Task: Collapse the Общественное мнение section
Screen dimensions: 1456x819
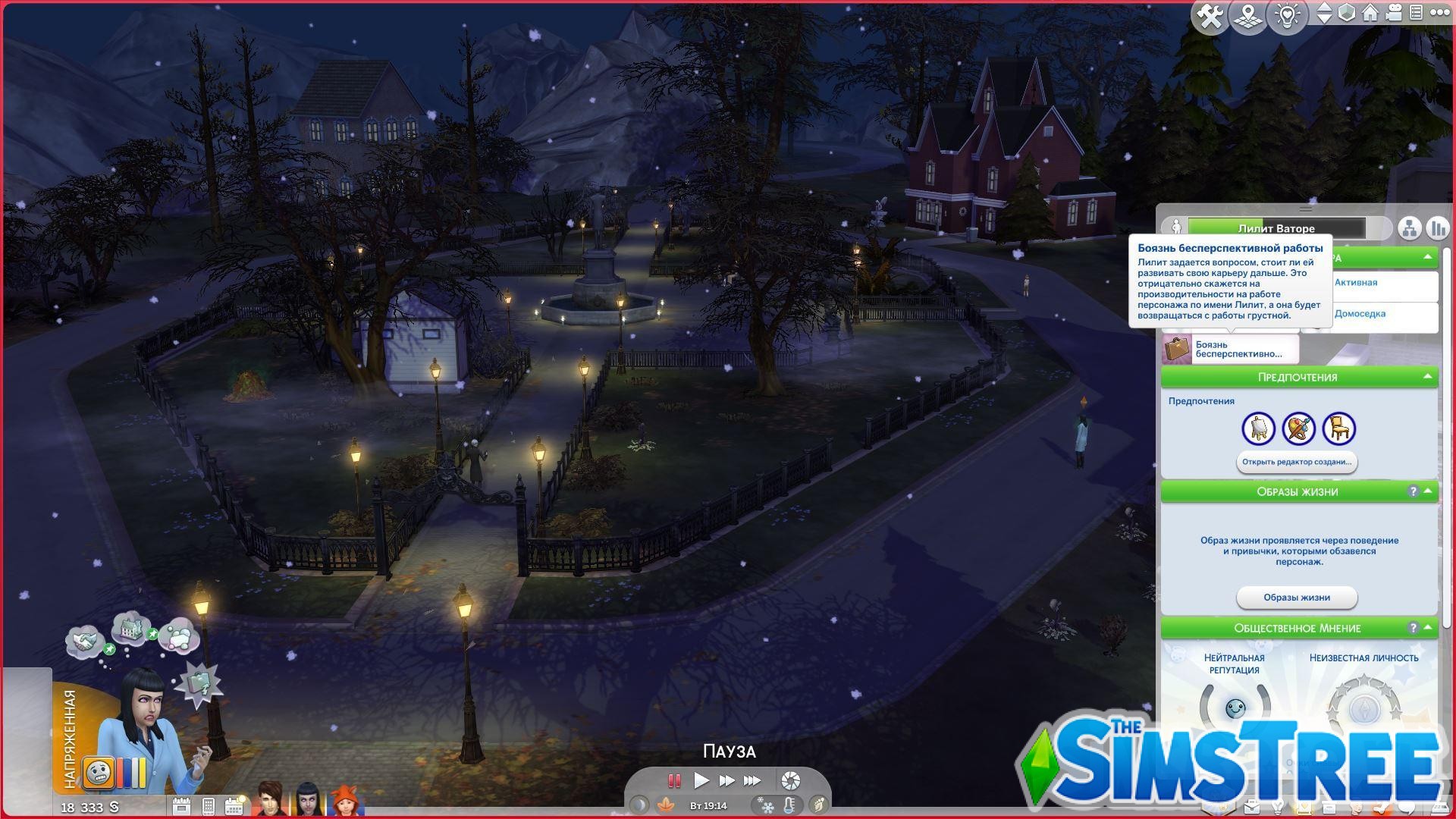Action: coord(1427,629)
